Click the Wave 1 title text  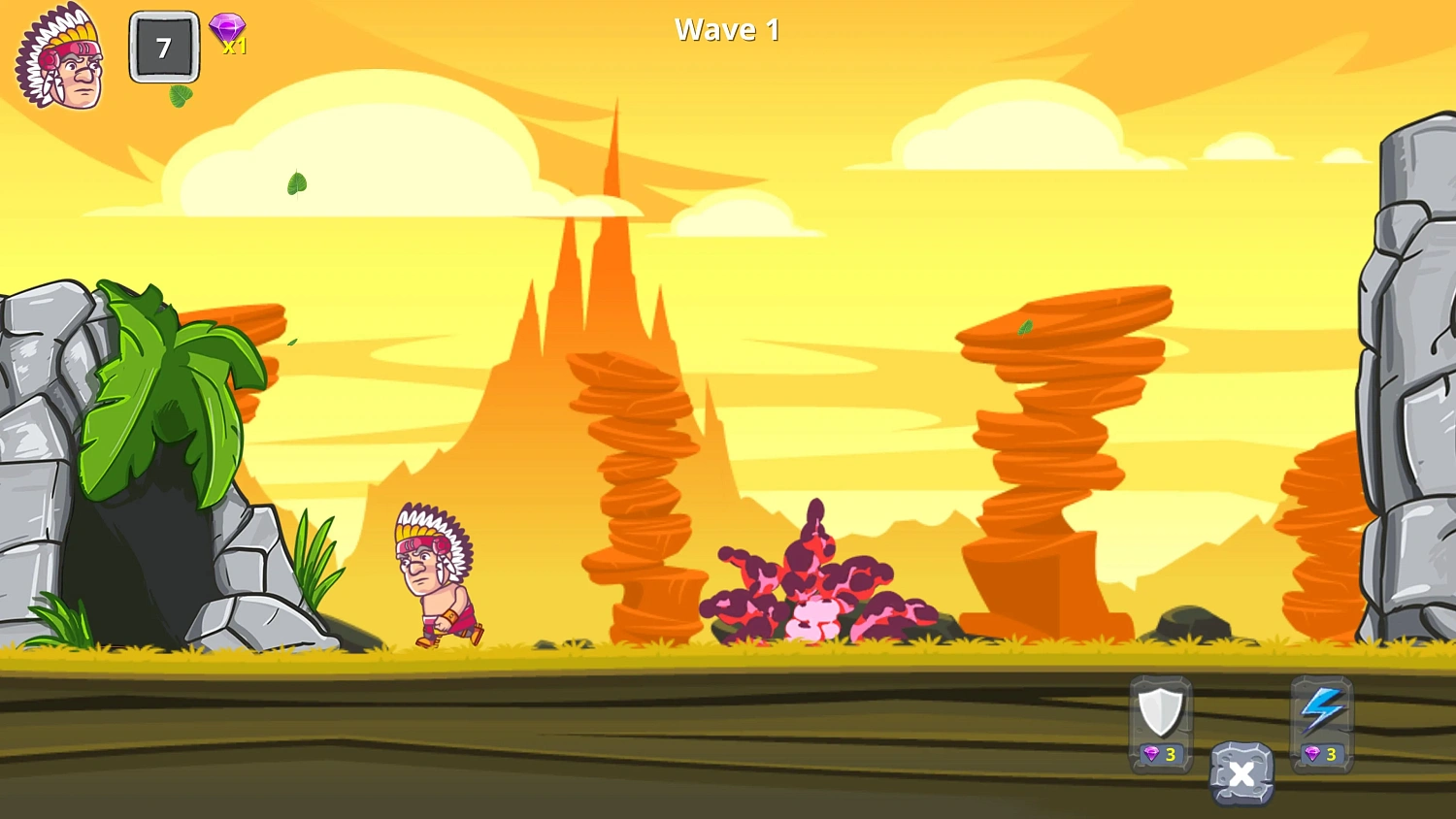[x=727, y=29]
